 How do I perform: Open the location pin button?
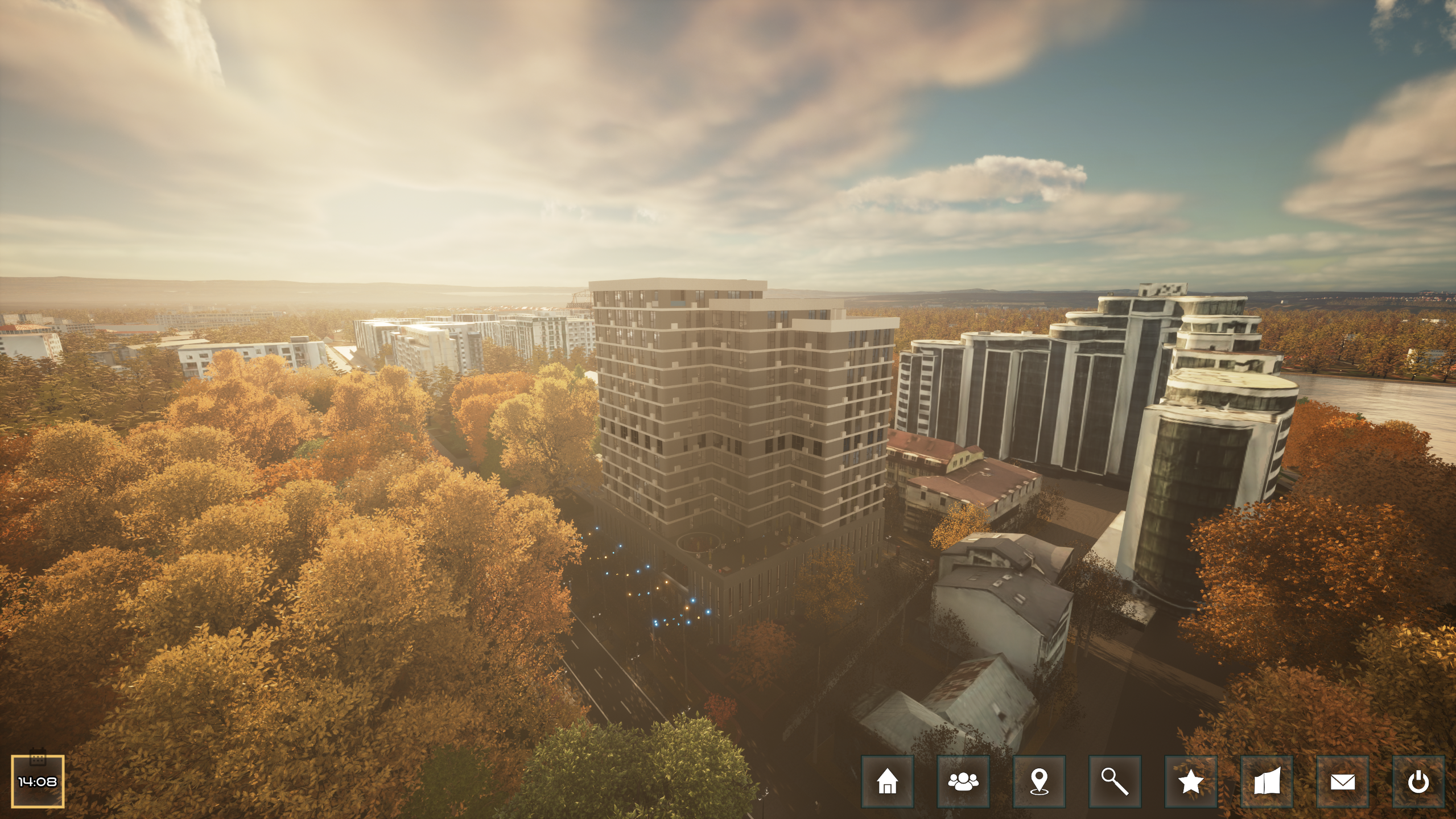[x=1039, y=781]
